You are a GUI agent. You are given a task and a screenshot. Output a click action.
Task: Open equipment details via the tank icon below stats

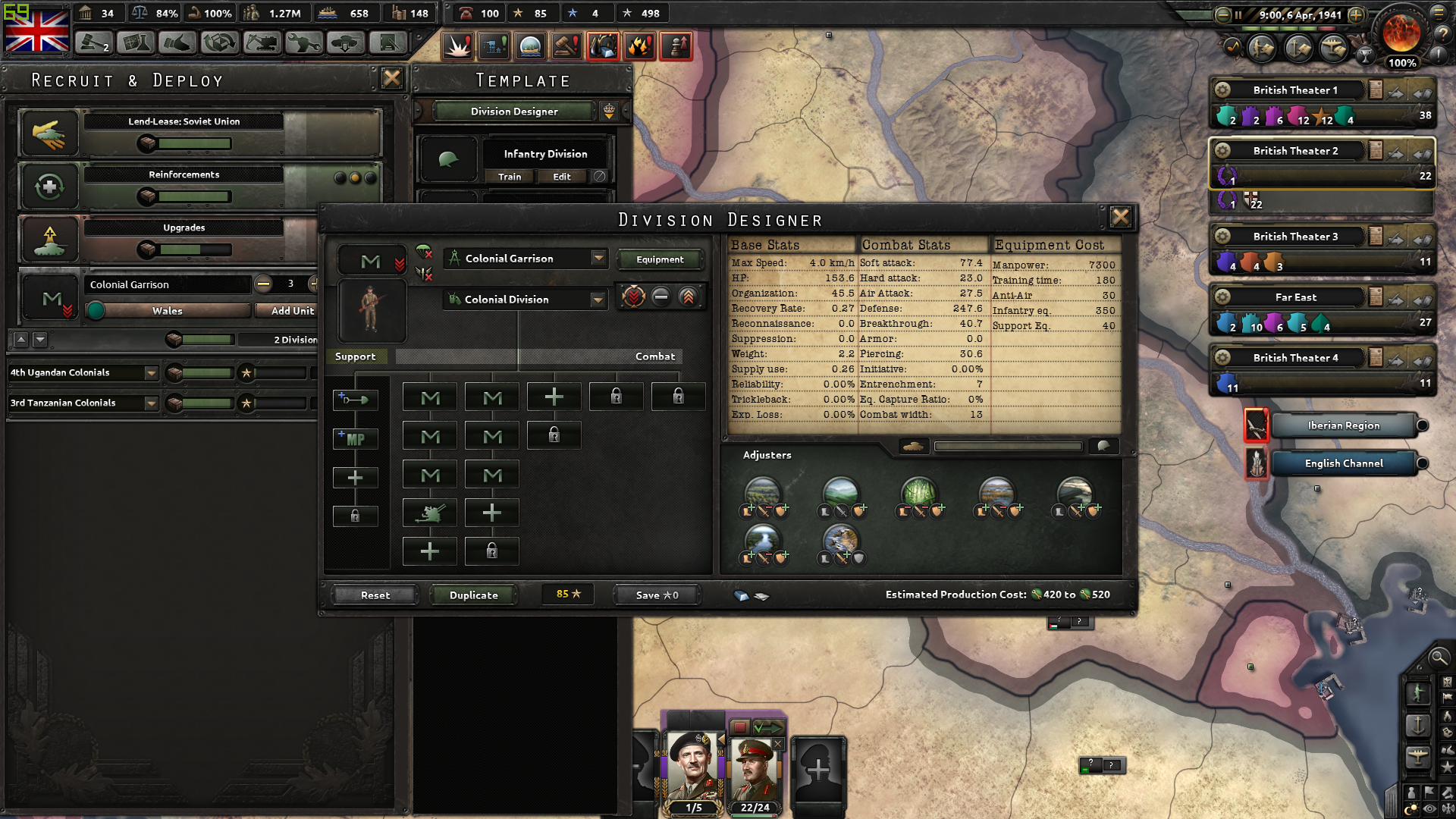coord(913,447)
